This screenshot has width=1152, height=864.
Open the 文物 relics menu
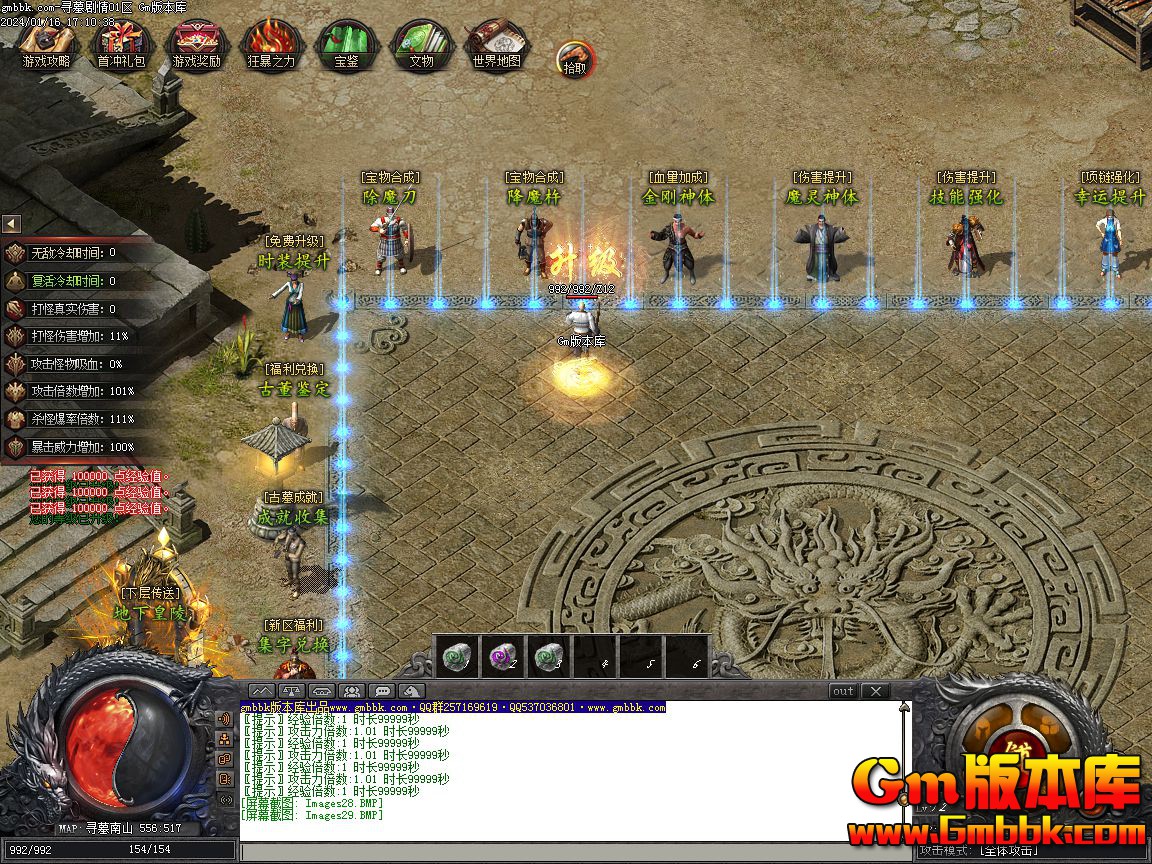421,45
